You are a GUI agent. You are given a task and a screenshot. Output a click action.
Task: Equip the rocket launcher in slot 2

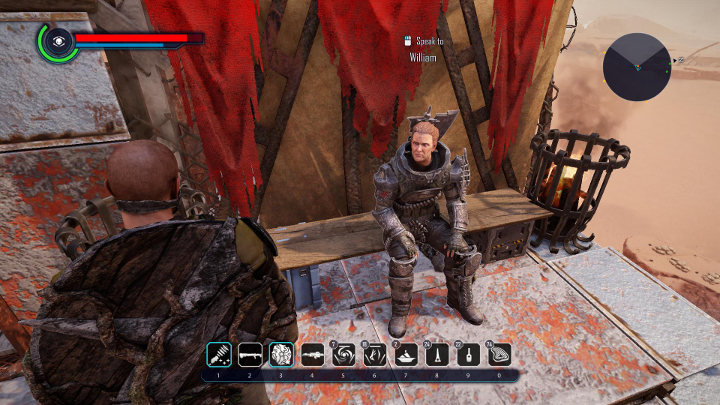click(249, 354)
